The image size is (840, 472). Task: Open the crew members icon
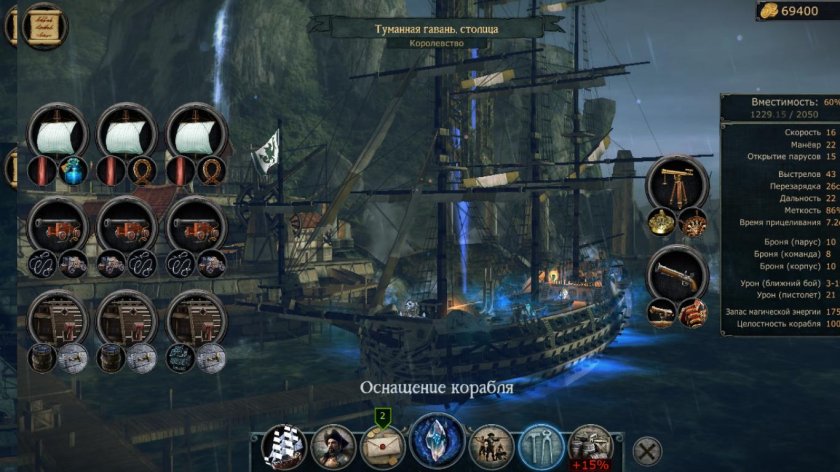click(x=491, y=446)
